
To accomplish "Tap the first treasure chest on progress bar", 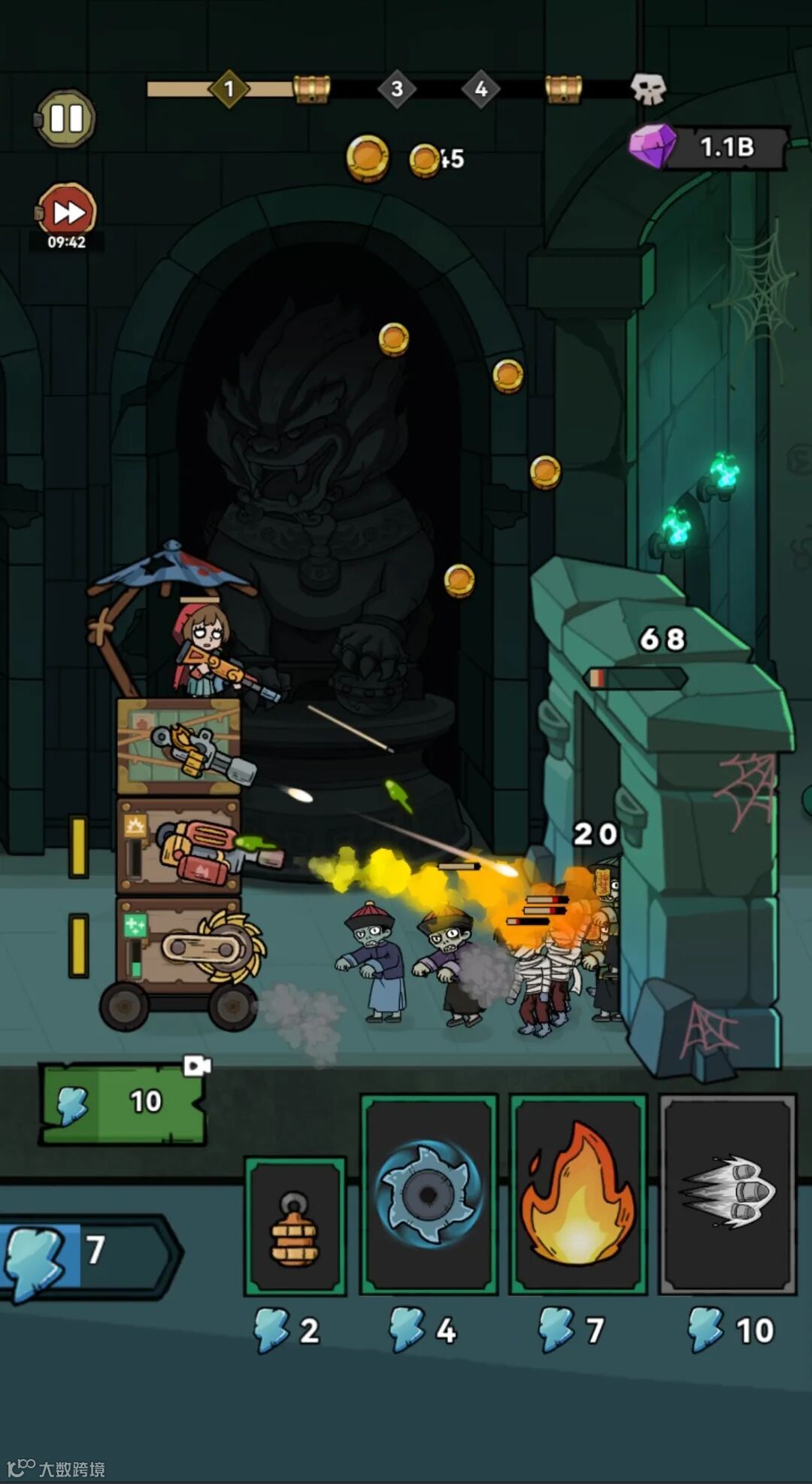I will [x=311, y=89].
